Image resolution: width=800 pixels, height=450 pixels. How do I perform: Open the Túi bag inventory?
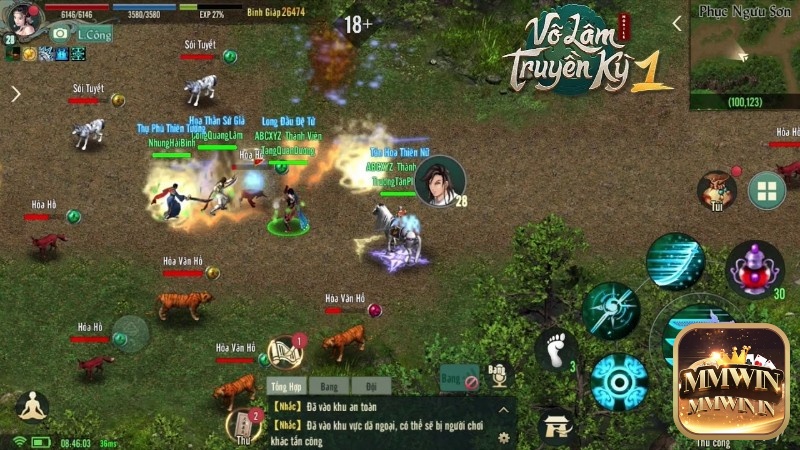click(x=717, y=188)
